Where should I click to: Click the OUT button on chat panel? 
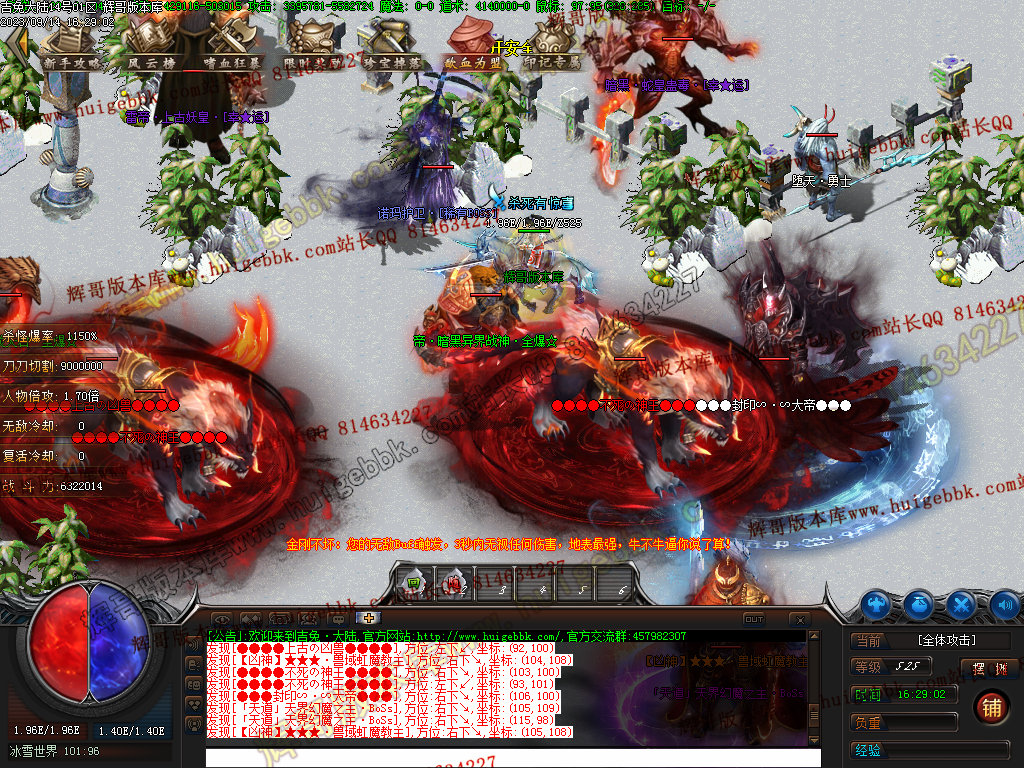(753, 619)
